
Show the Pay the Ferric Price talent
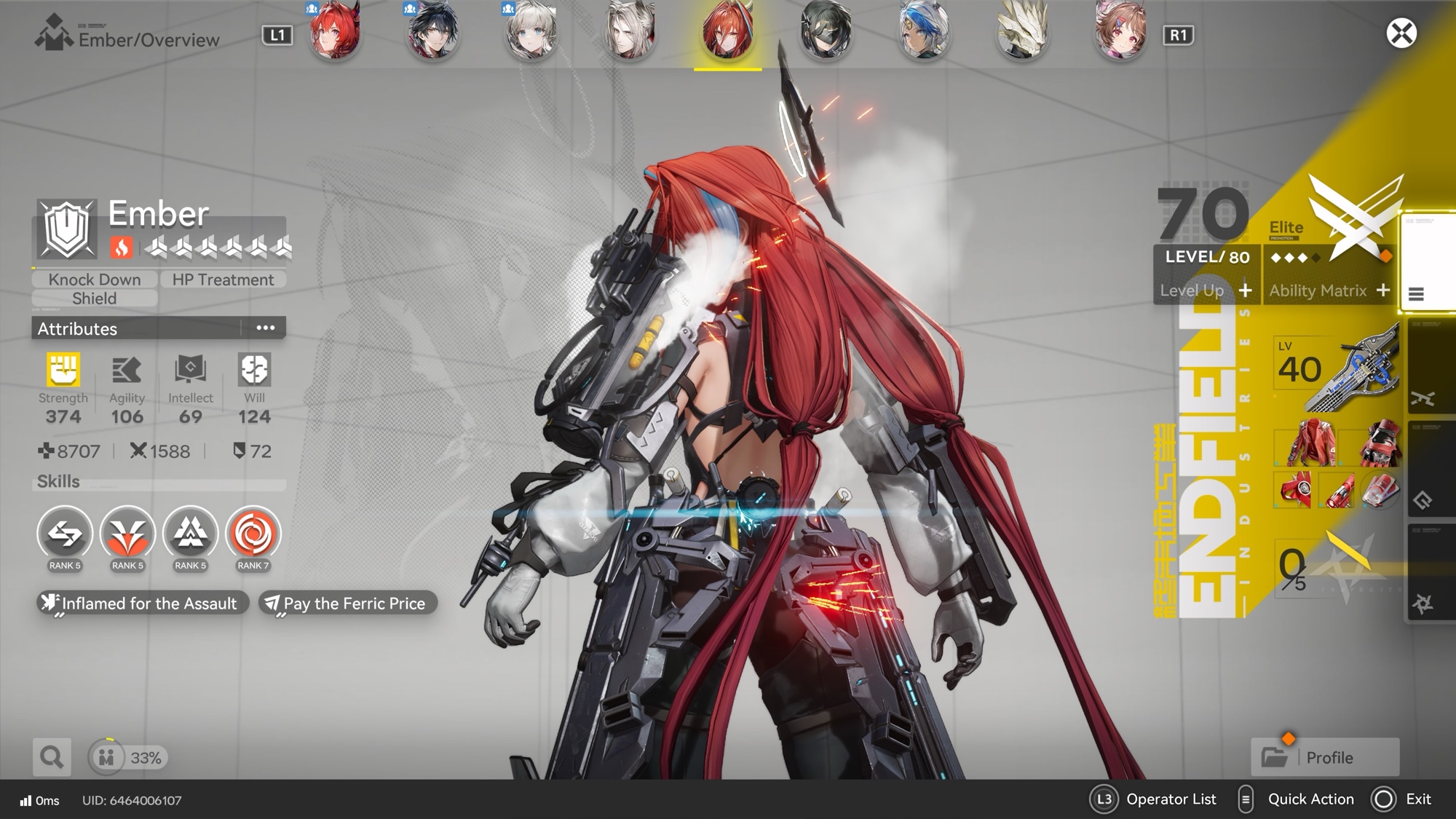(348, 604)
